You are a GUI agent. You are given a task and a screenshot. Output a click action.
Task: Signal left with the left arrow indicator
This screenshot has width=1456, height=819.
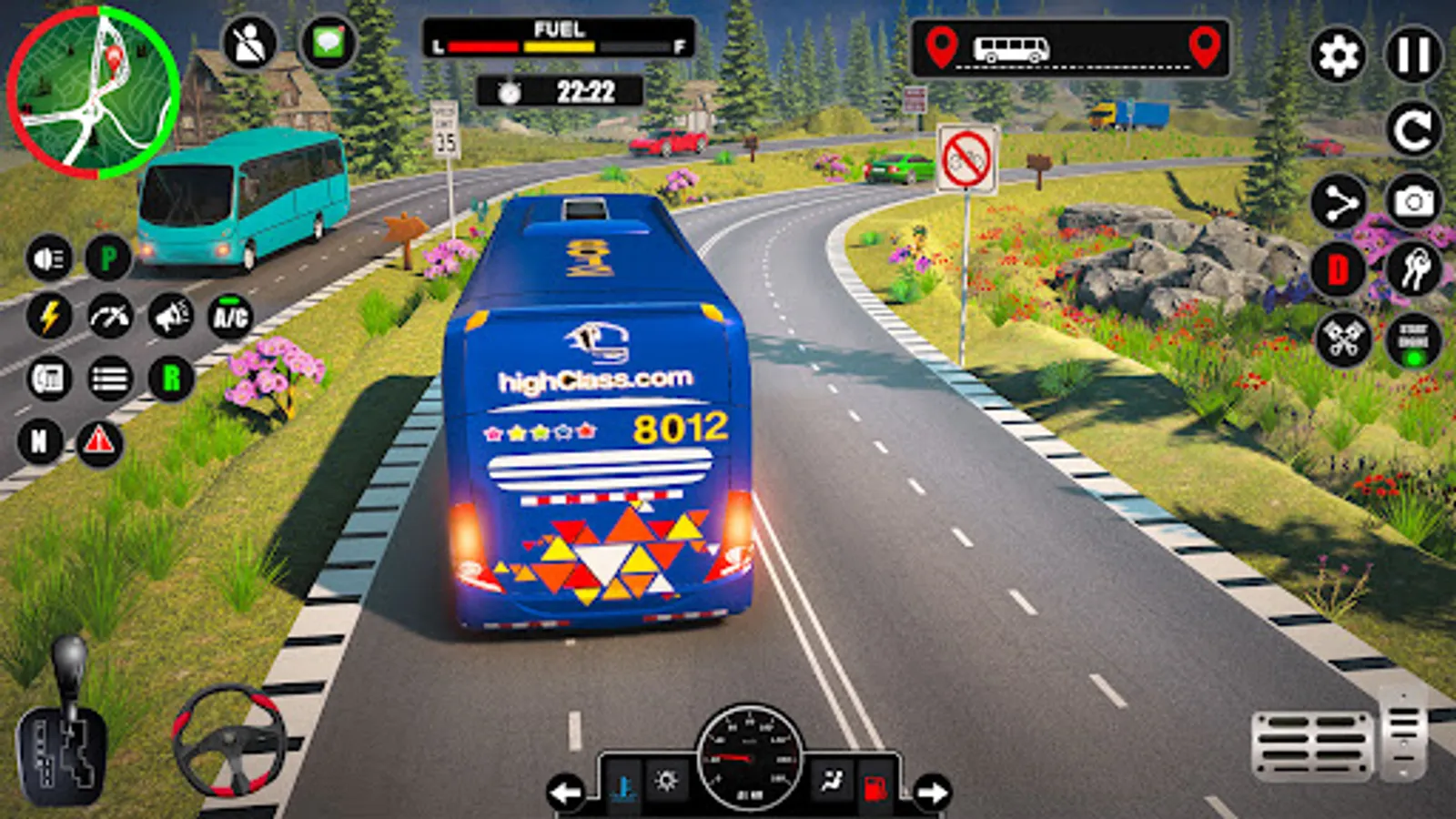566,793
